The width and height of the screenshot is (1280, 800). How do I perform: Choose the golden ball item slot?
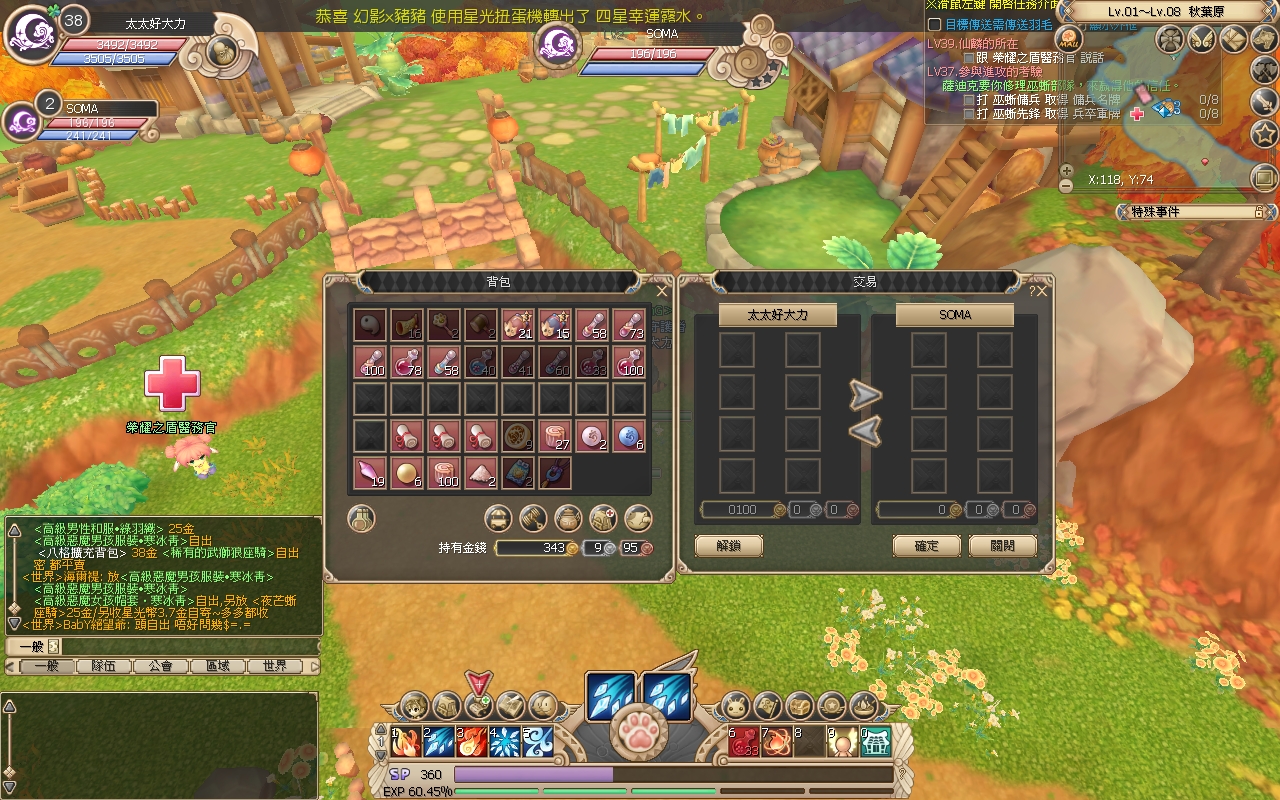coord(406,473)
